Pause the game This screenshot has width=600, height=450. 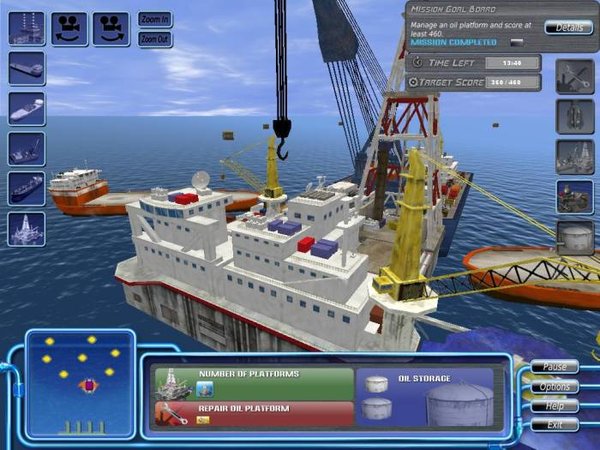coord(554,367)
